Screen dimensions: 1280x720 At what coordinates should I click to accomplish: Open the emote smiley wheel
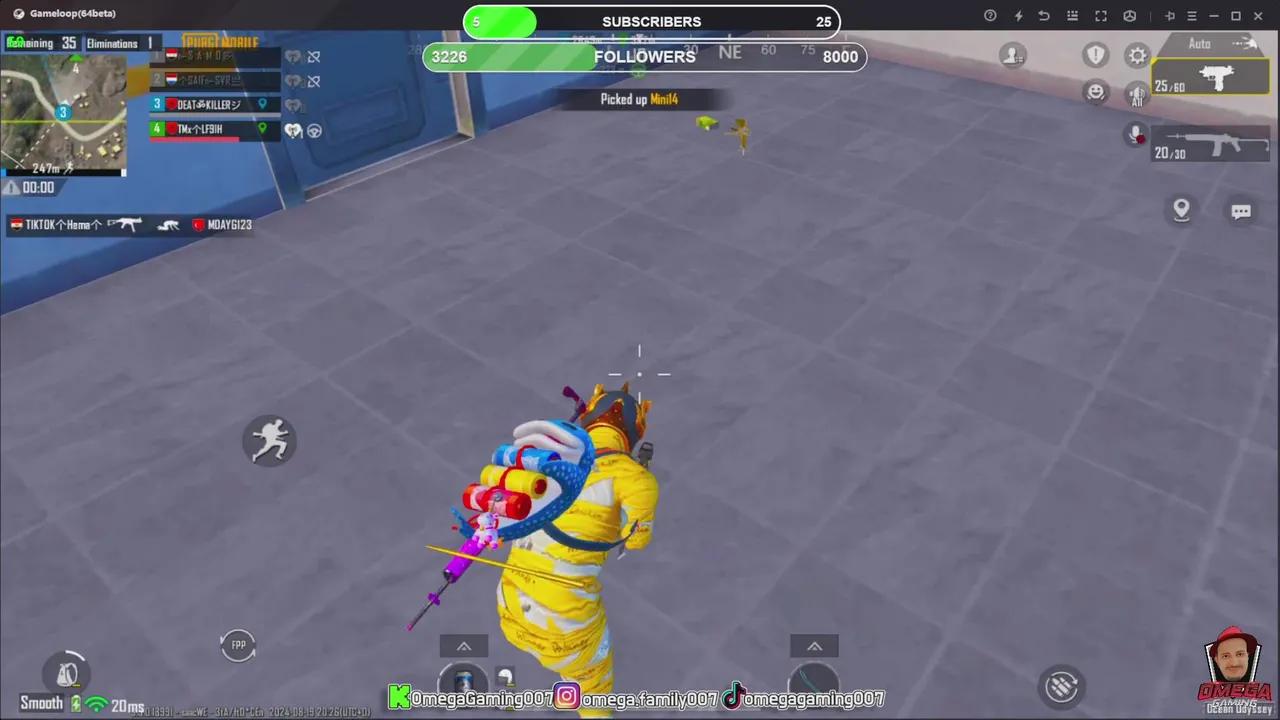tap(1096, 91)
